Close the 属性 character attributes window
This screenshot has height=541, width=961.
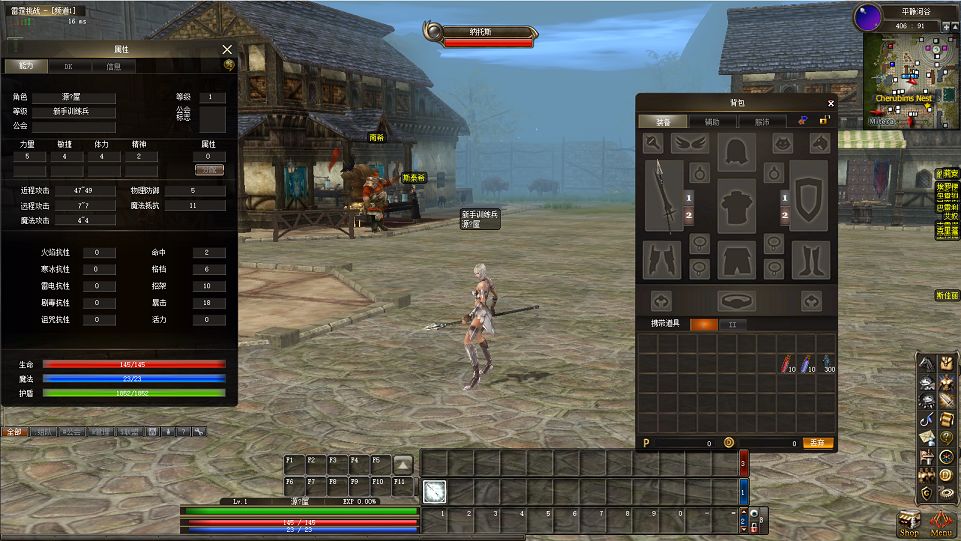click(x=227, y=49)
